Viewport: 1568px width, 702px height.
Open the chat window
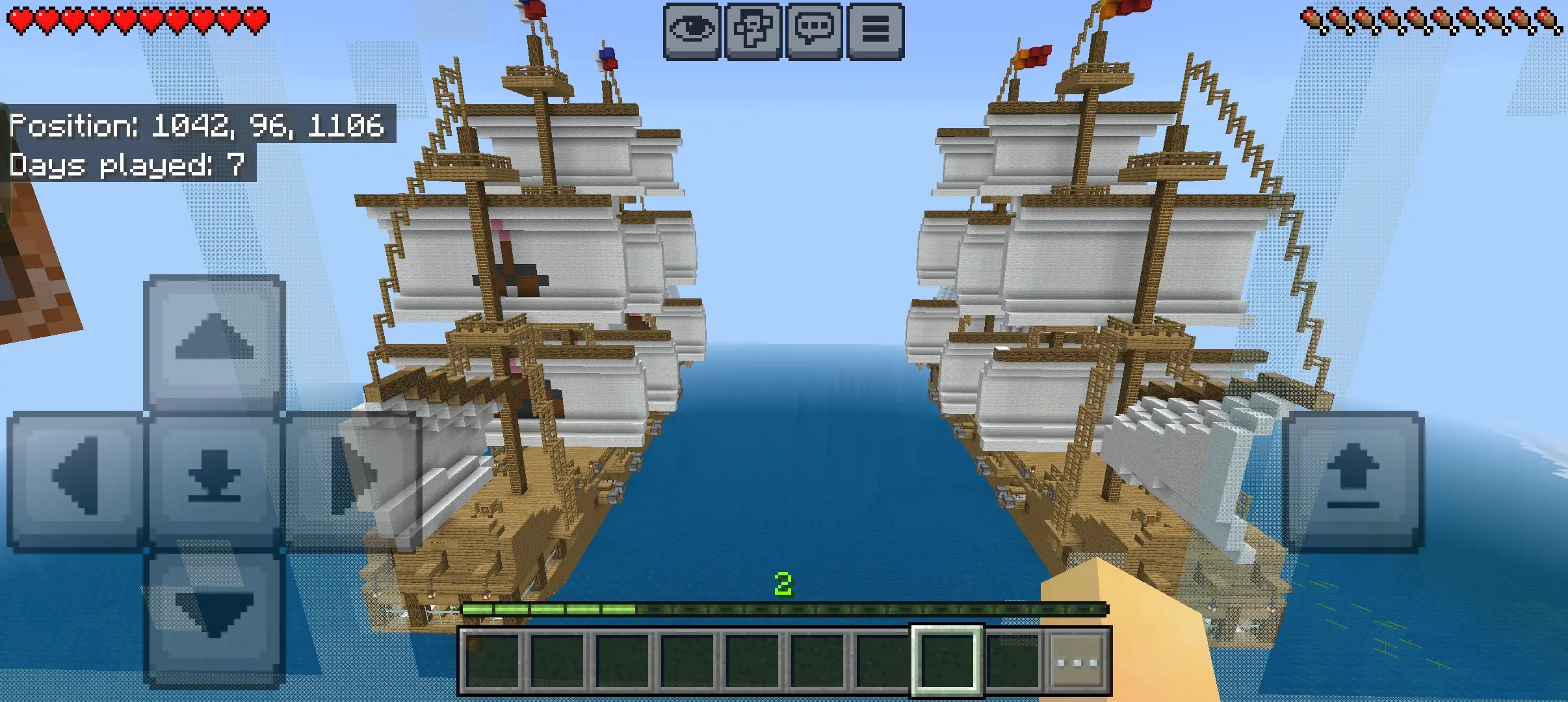tap(814, 31)
